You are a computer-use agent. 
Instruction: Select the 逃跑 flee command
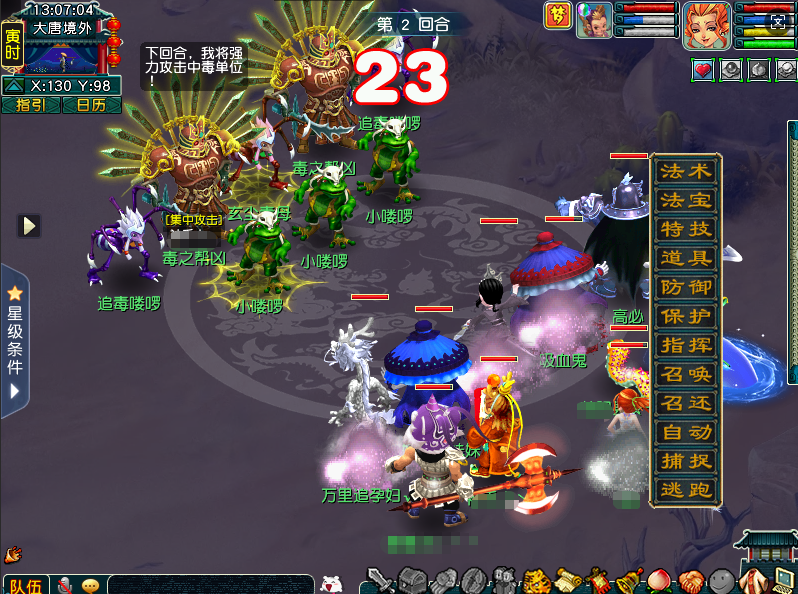(685, 490)
